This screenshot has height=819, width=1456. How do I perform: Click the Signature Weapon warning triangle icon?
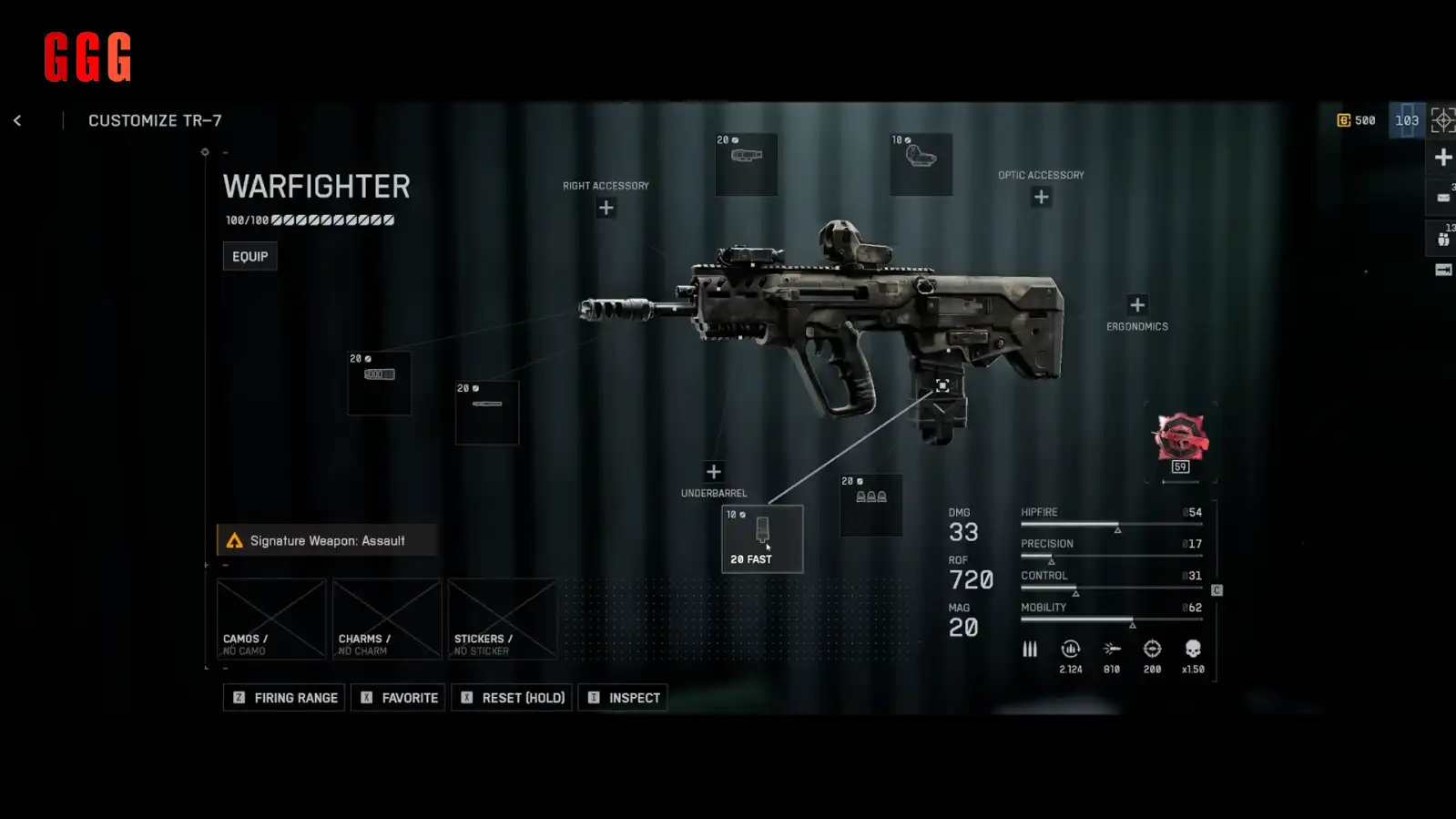(x=234, y=539)
